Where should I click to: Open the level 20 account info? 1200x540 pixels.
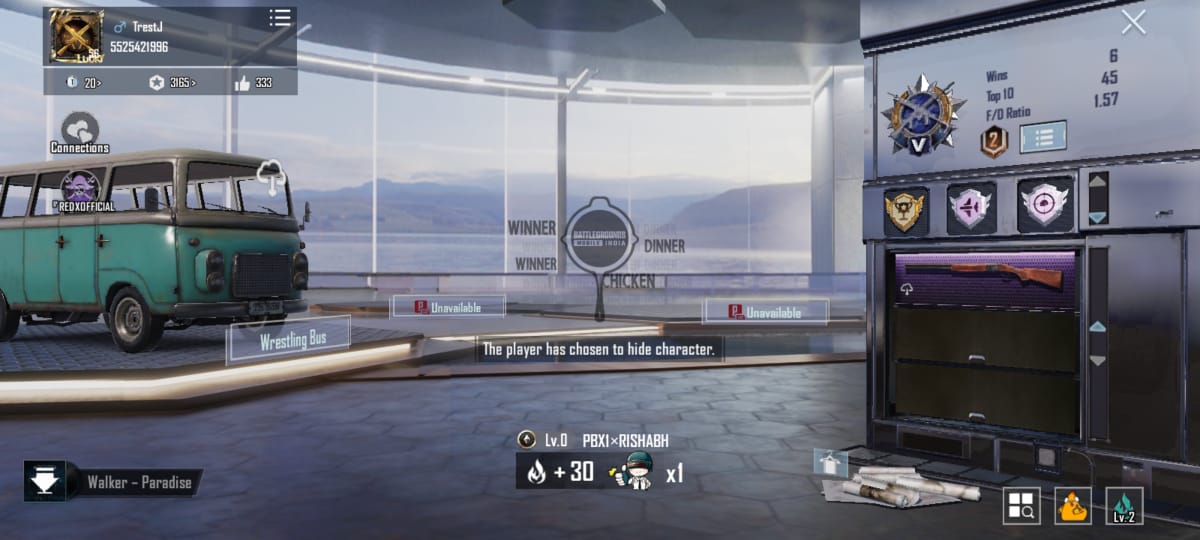(84, 83)
